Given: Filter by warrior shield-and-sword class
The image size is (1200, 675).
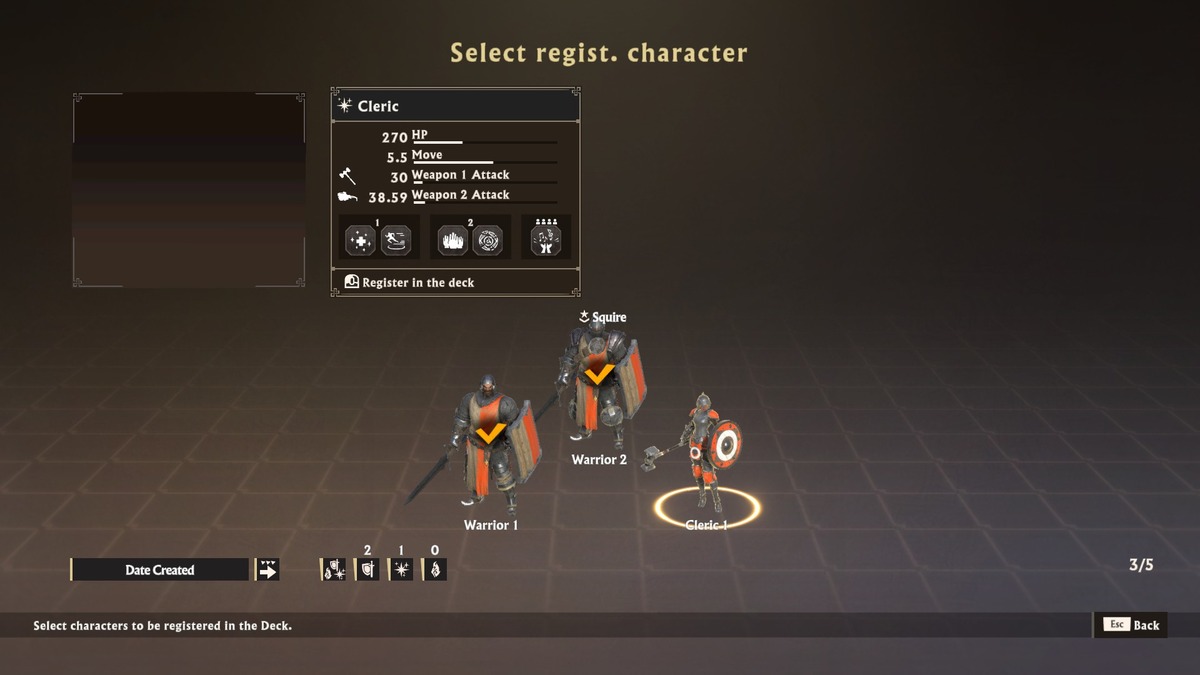Looking at the screenshot, I should pyautogui.click(x=367, y=570).
